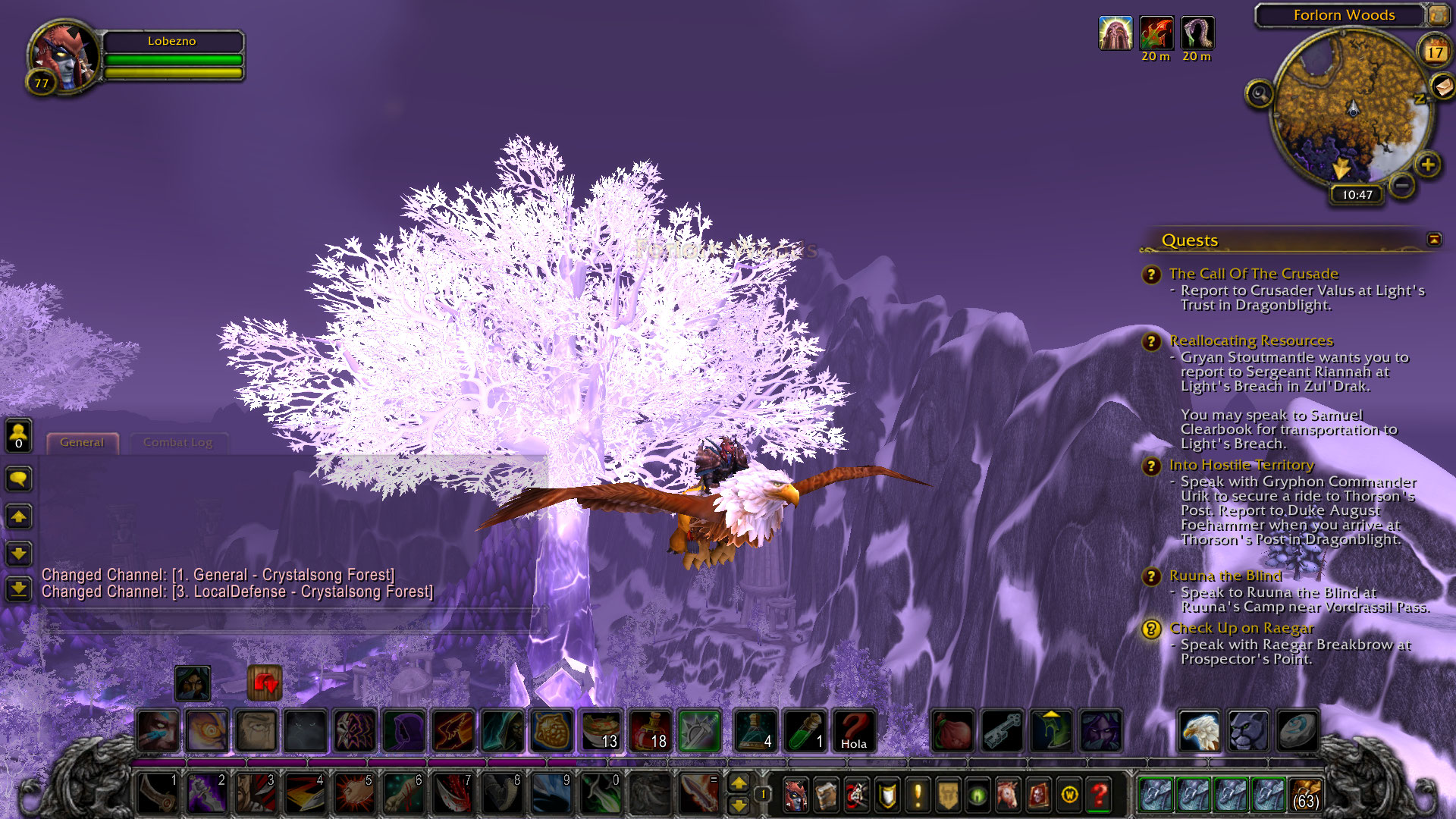Image resolution: width=1456 pixels, height=819 pixels.
Task: Show the Ruuna the Blind quest
Action: click(1225, 576)
